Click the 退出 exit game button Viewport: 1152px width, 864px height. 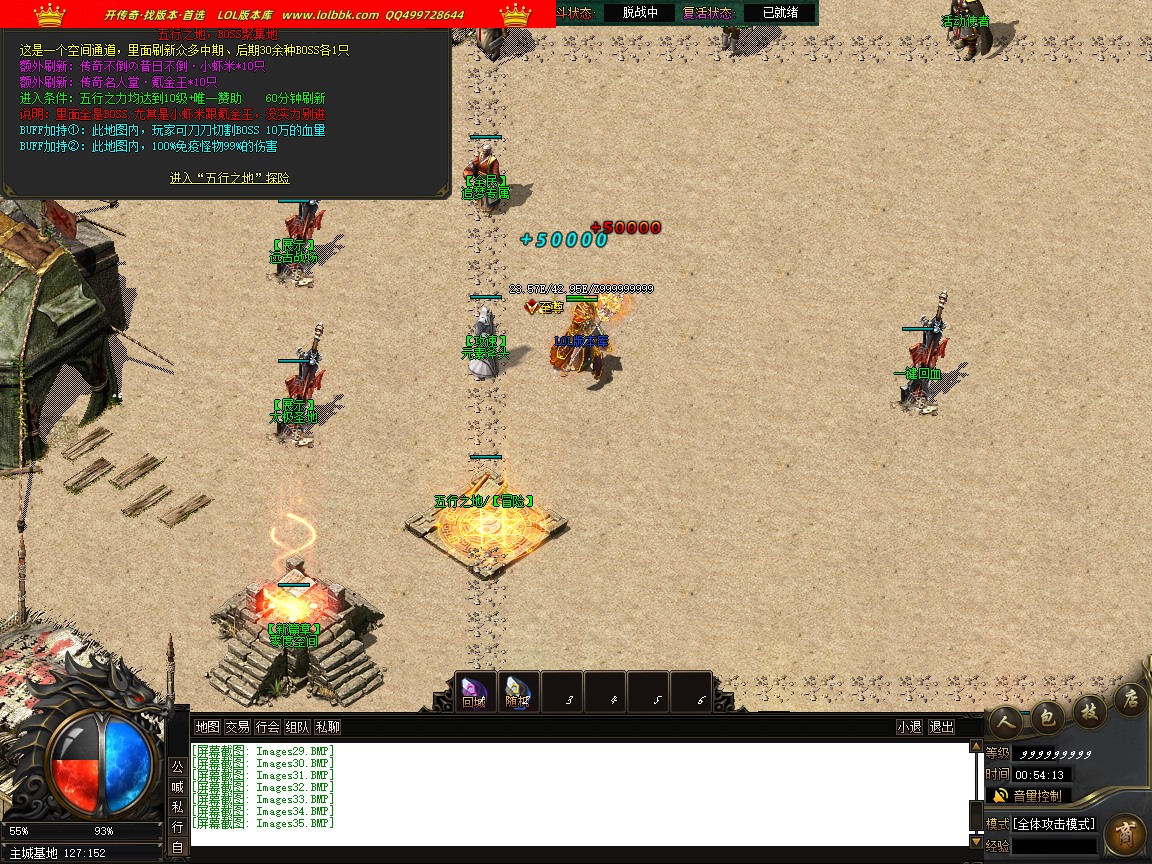point(941,727)
